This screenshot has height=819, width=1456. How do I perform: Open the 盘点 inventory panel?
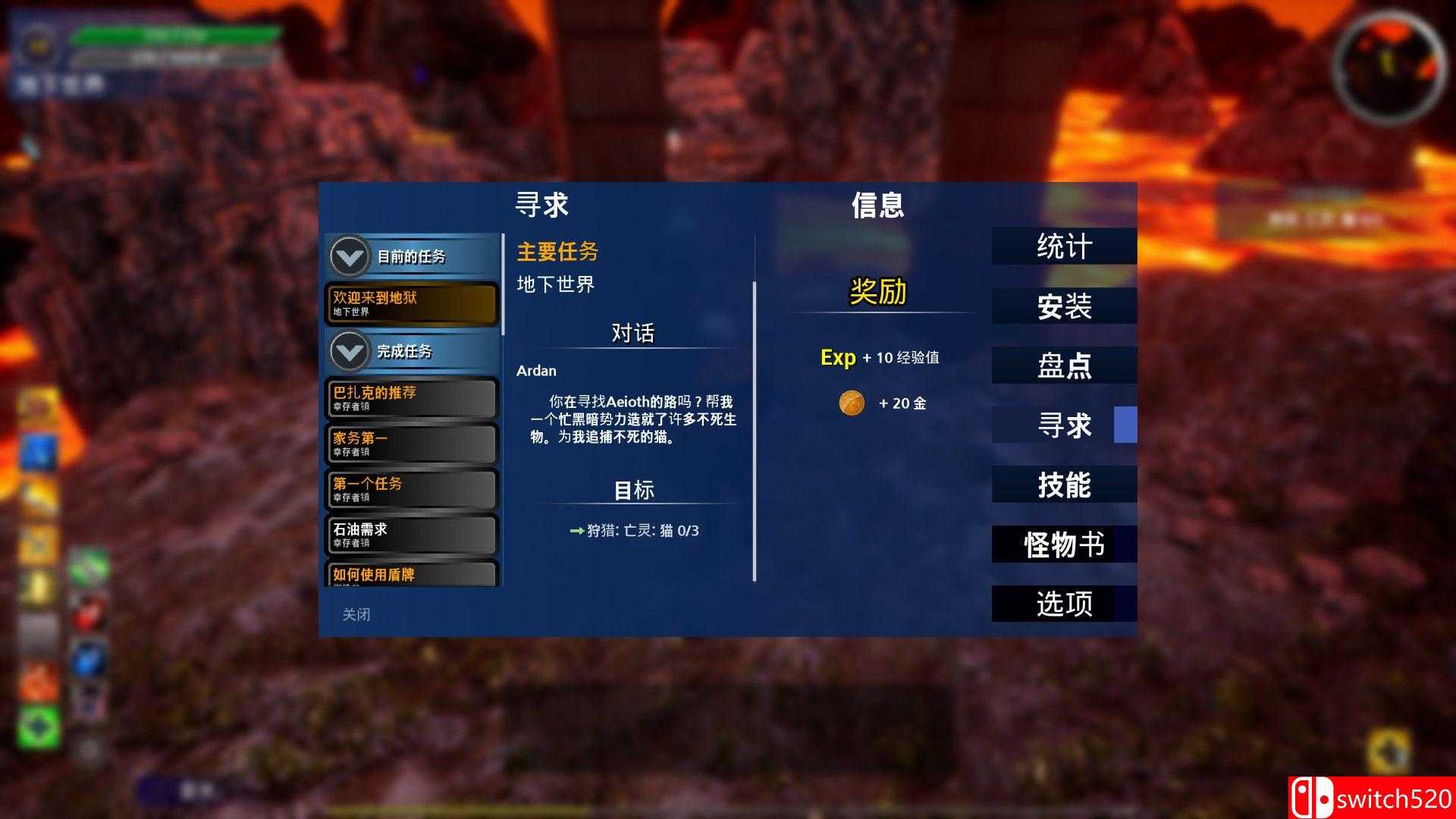click(1065, 365)
